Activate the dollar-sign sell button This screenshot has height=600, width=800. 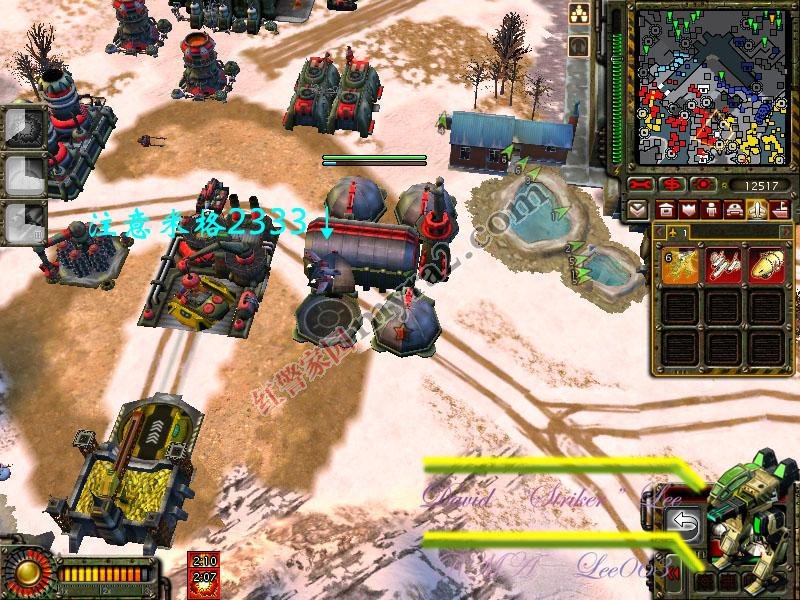(x=673, y=185)
